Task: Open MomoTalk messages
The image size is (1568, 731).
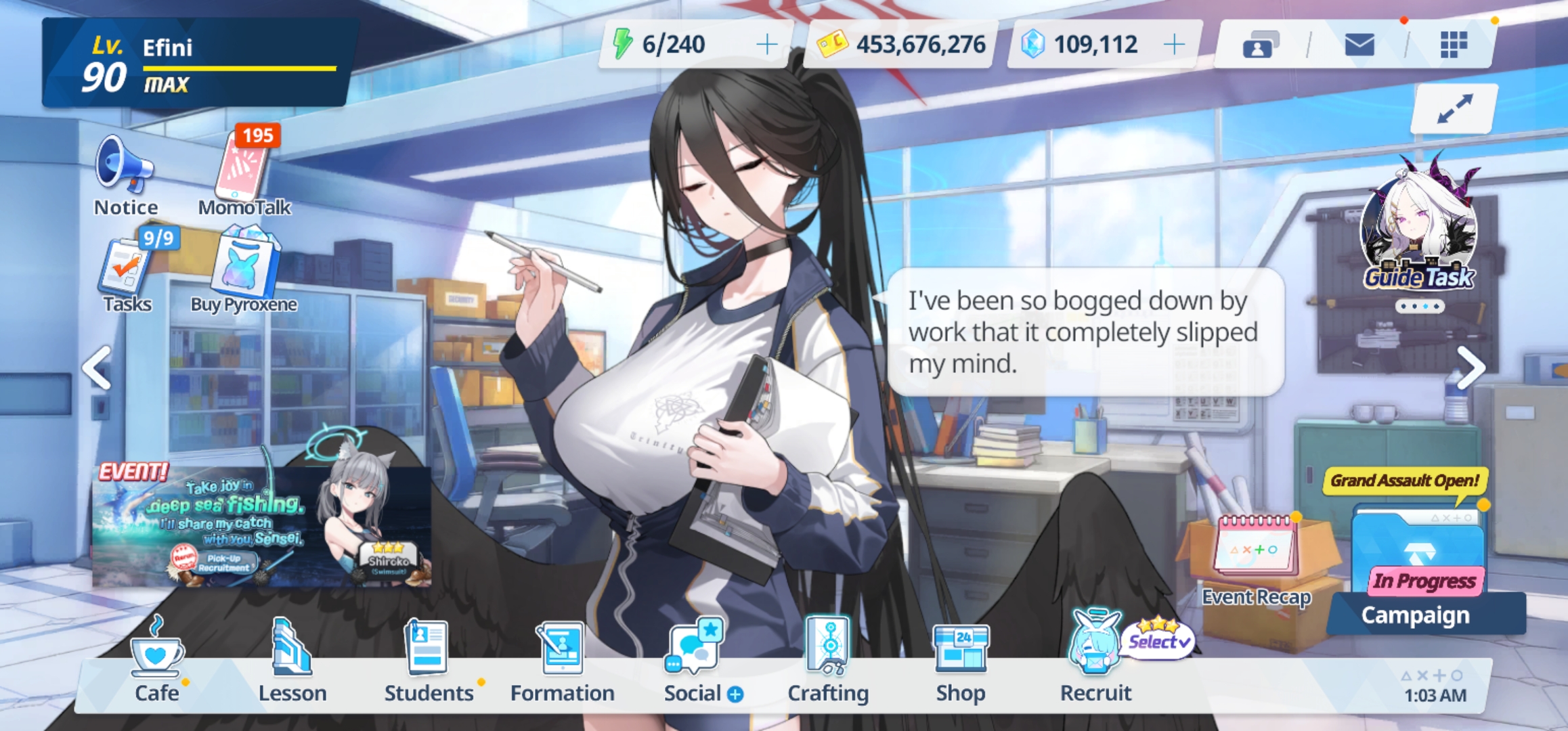Action: (244, 169)
